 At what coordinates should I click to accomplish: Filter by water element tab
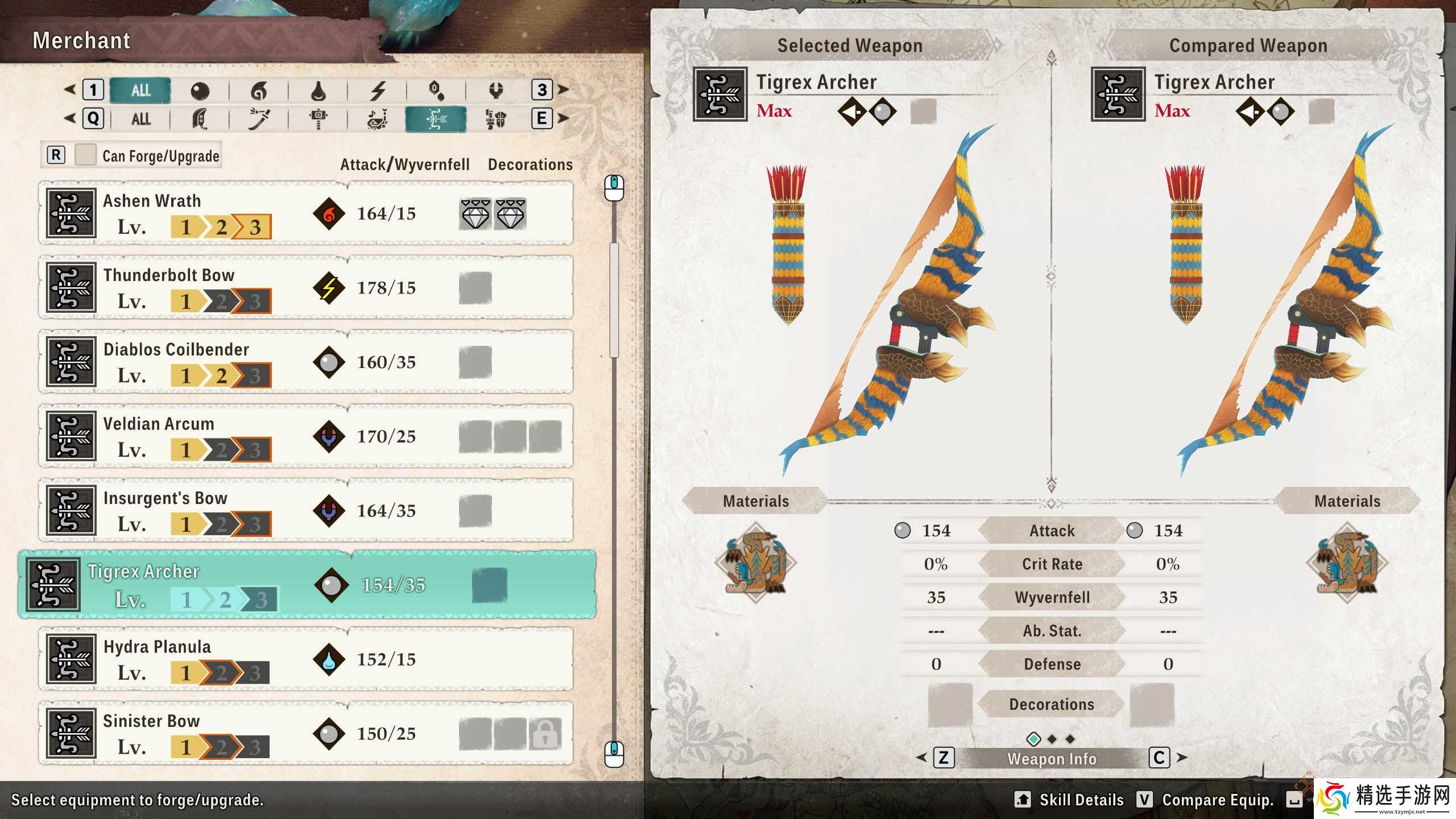318,90
